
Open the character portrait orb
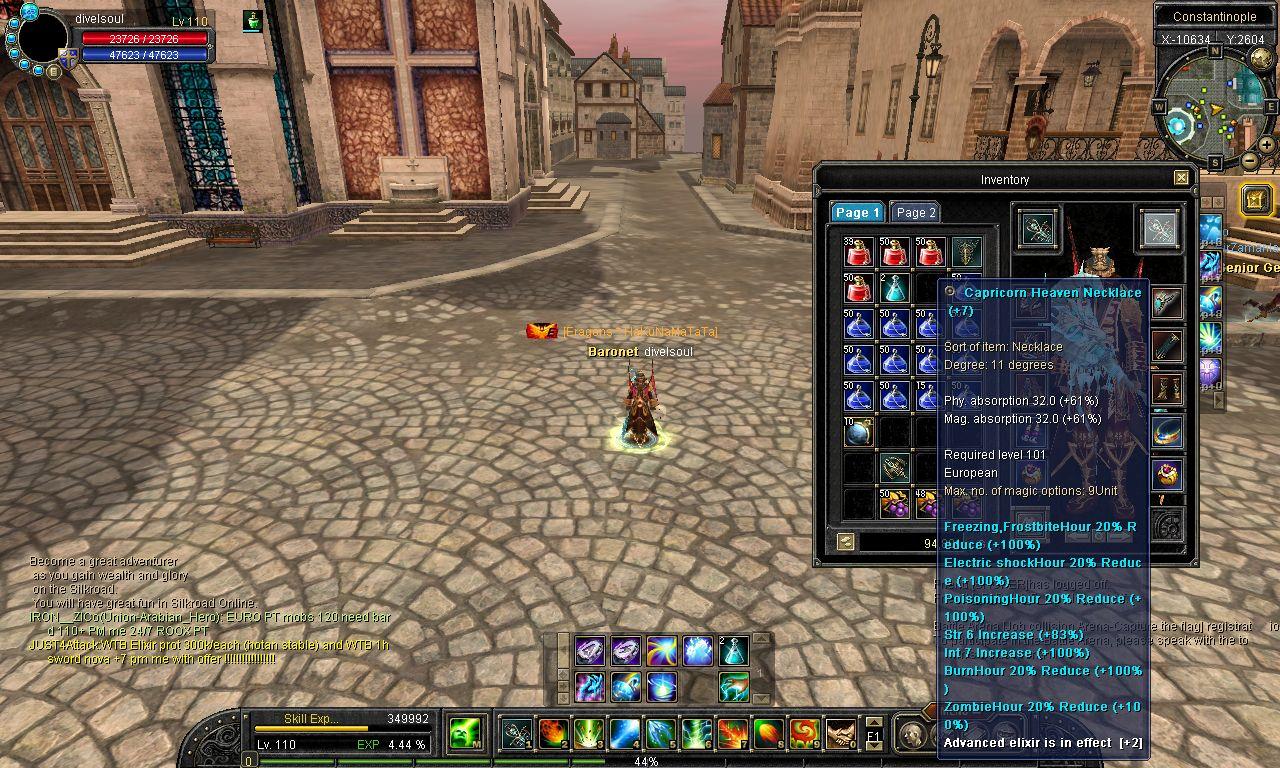click(42, 37)
